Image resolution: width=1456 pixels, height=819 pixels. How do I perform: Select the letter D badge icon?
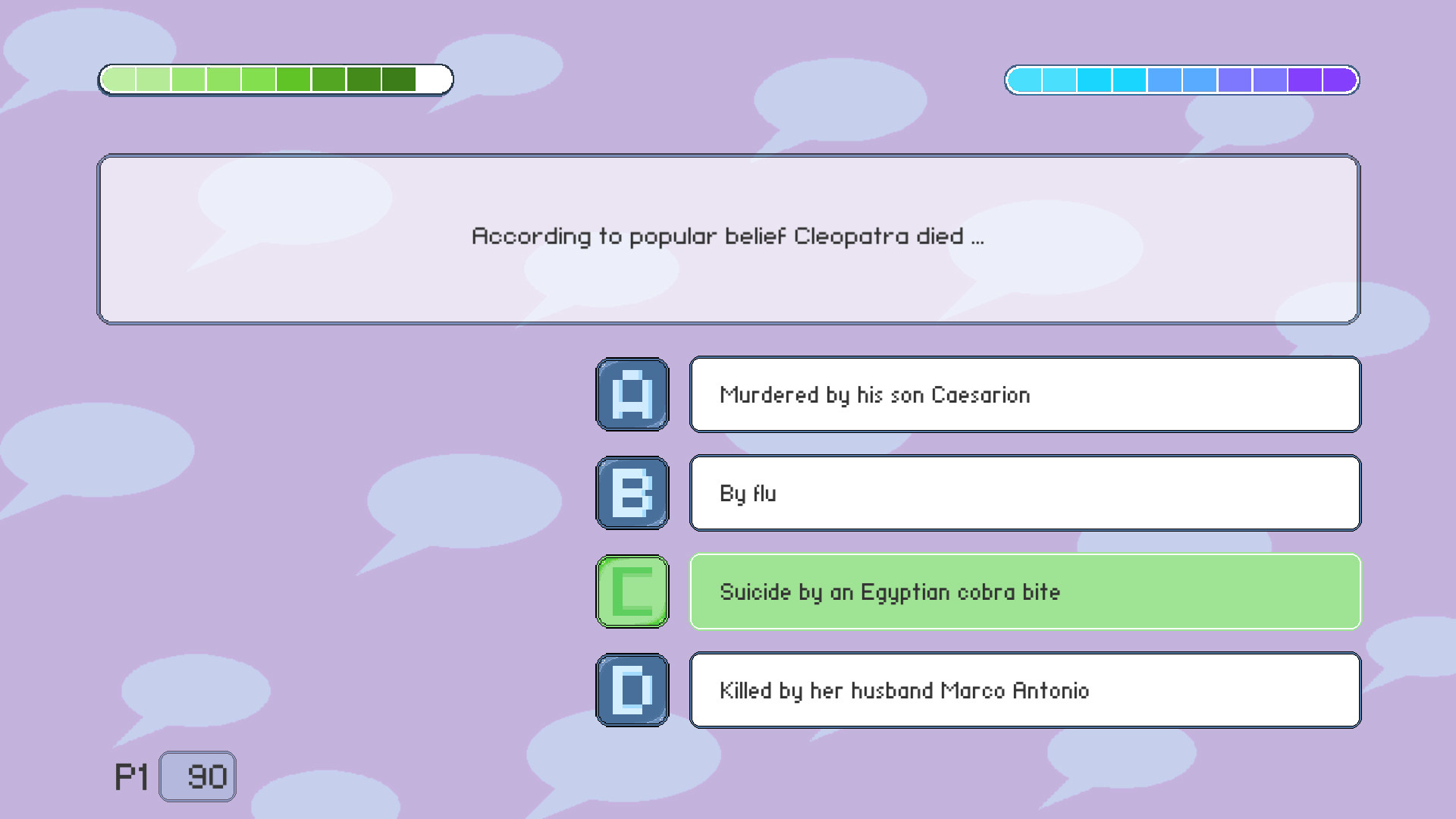coord(632,690)
